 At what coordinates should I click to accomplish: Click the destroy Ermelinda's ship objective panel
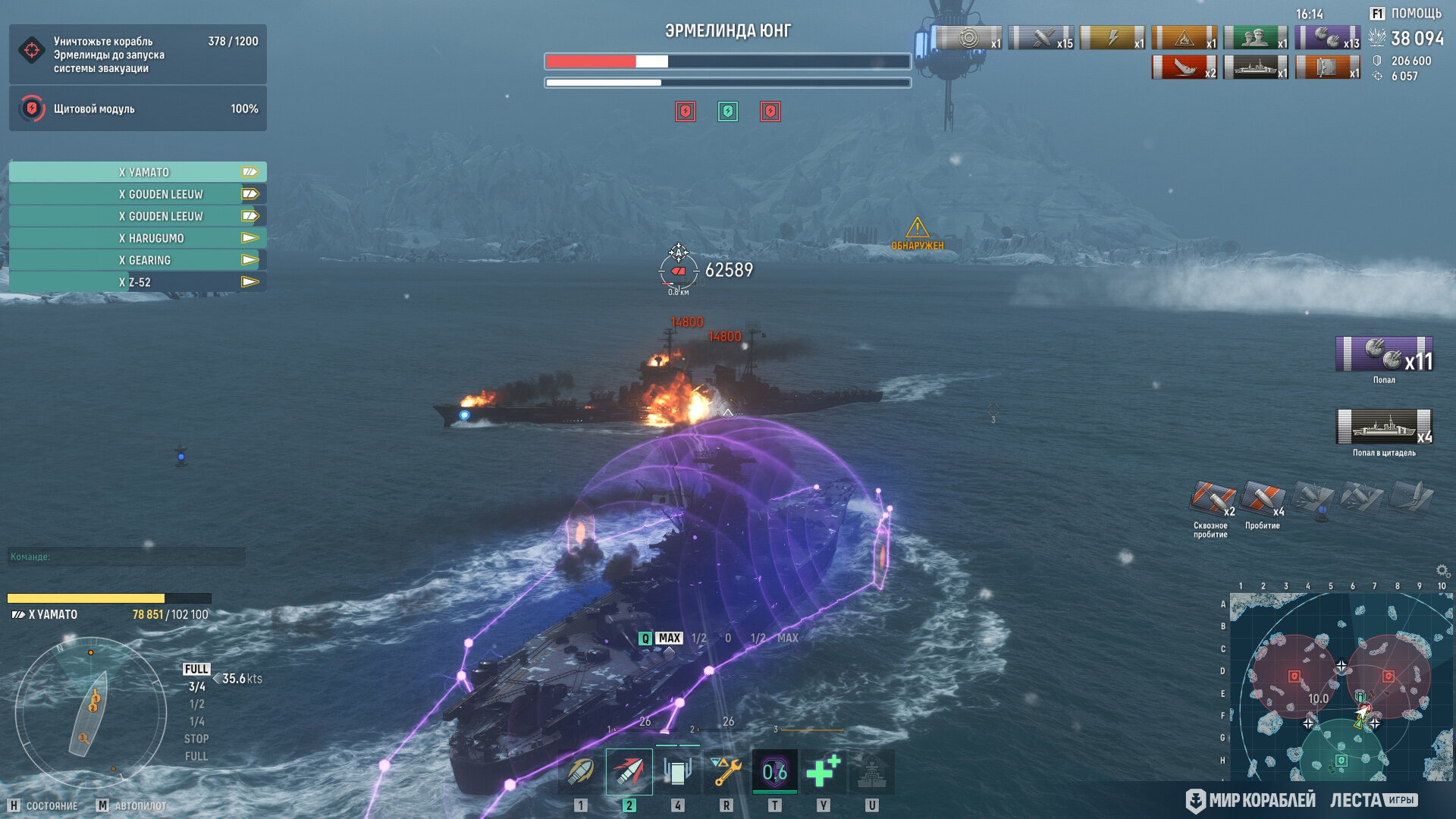(x=138, y=55)
